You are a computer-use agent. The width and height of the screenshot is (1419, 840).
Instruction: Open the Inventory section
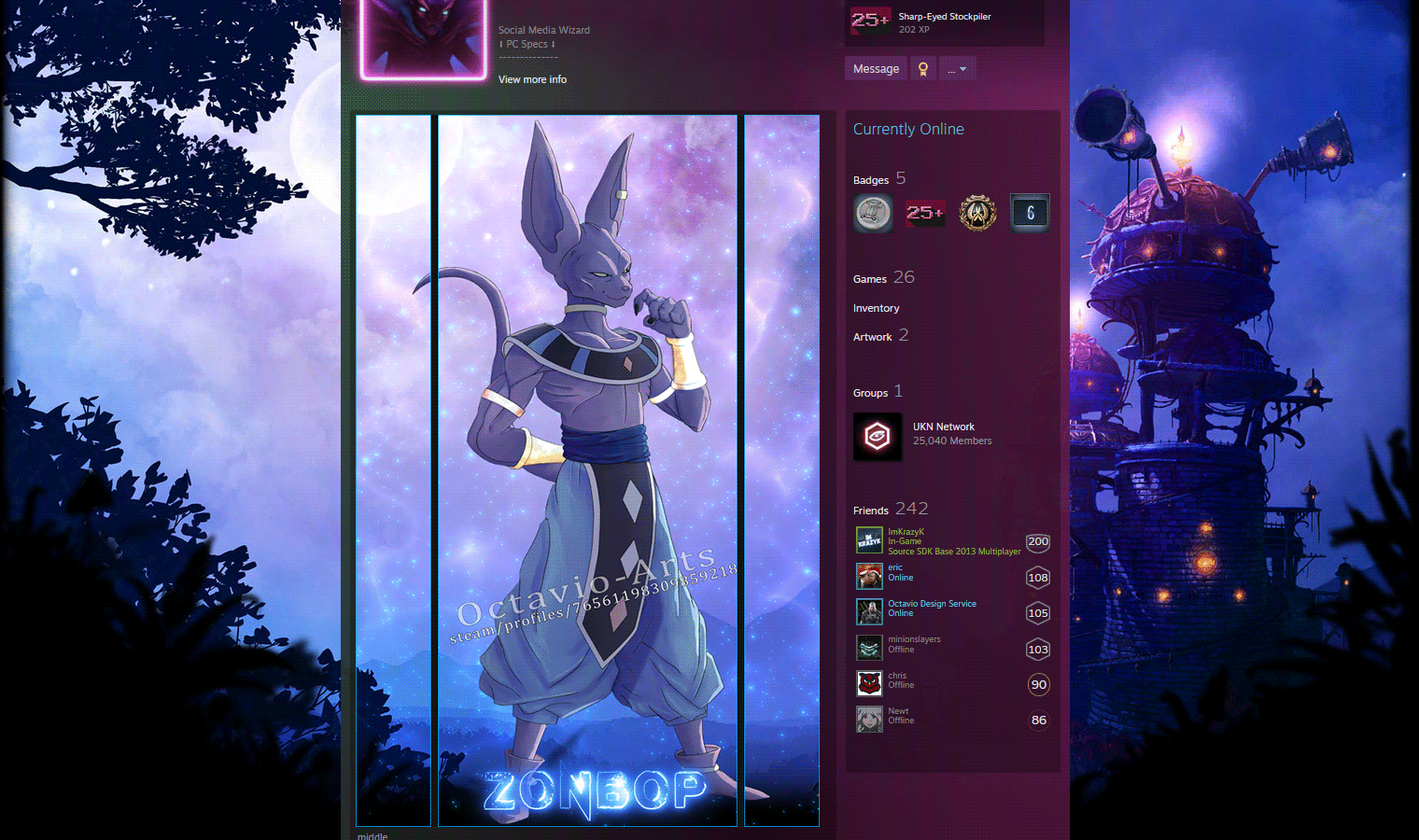click(876, 307)
